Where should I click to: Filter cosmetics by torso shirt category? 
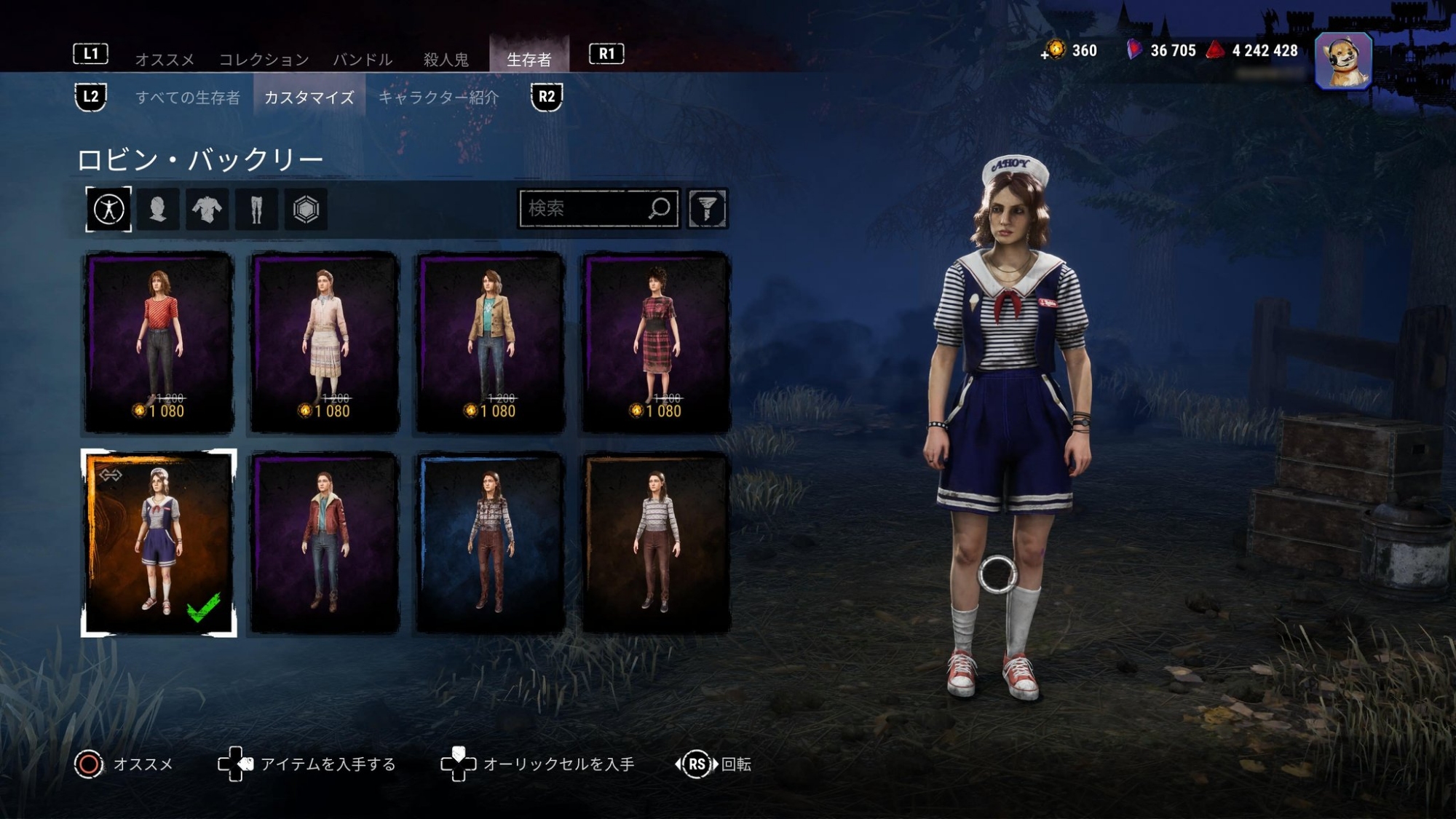207,210
